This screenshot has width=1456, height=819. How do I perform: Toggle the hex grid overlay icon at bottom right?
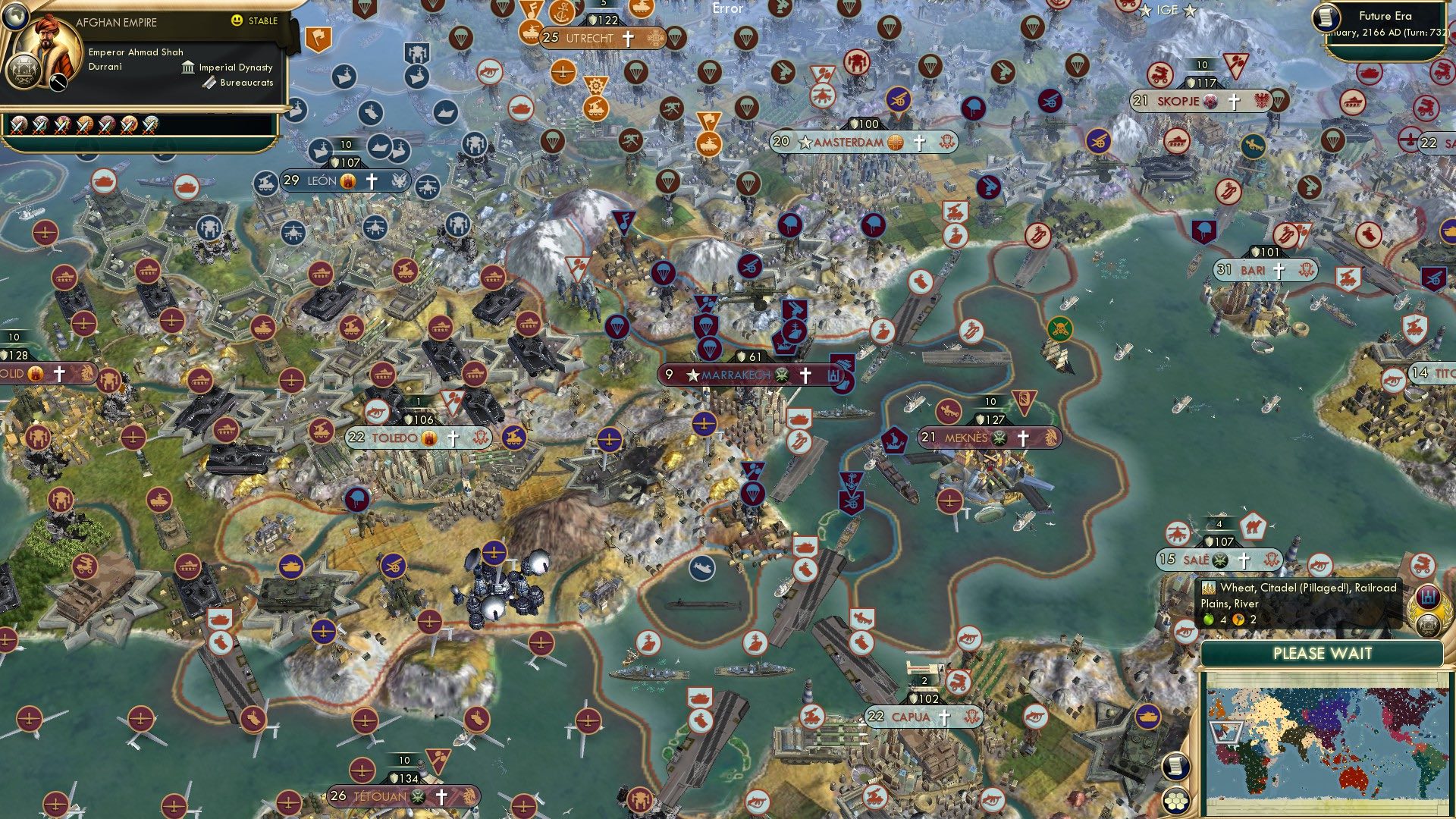1175,801
